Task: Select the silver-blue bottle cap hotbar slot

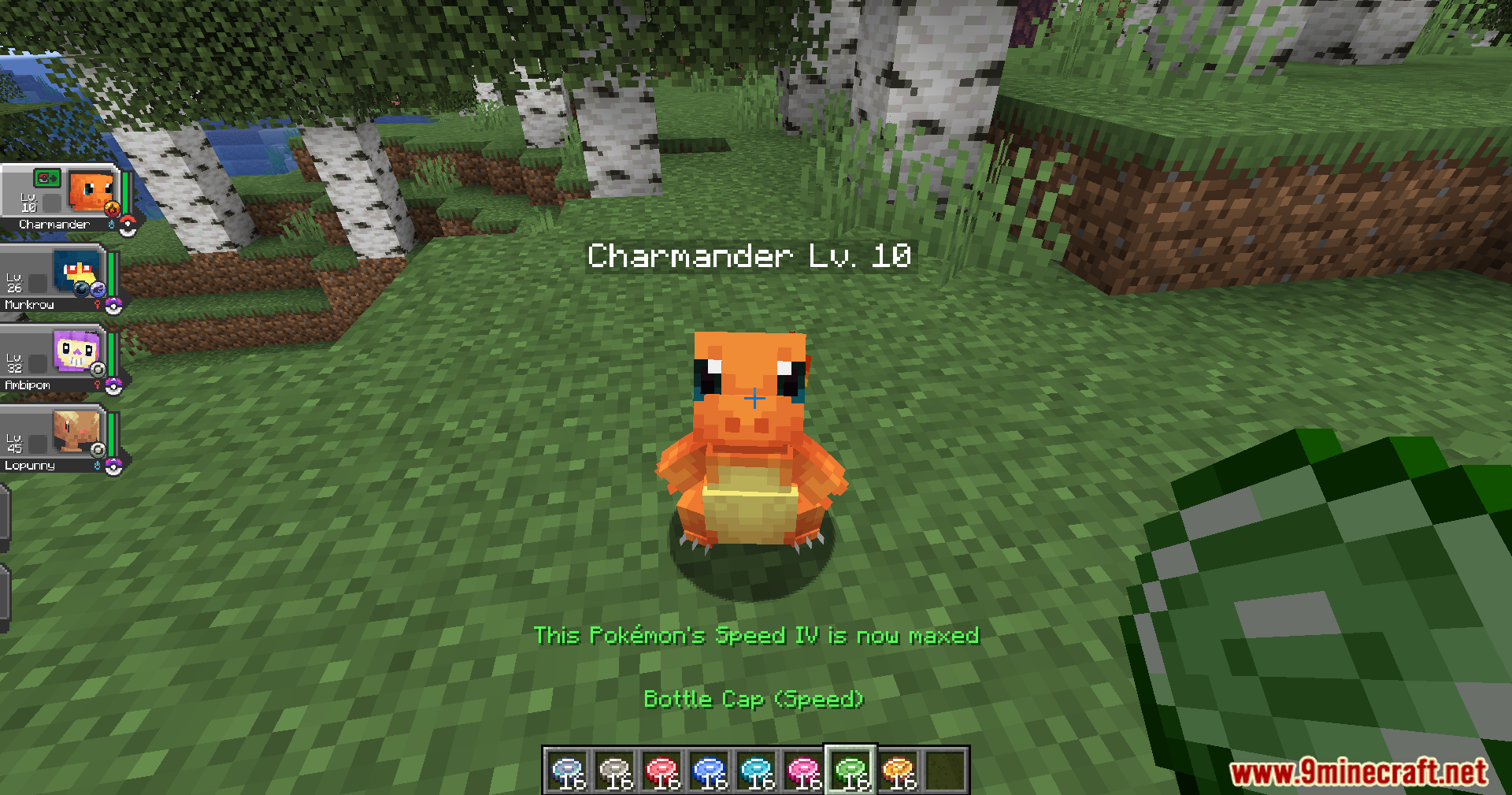Action: pyautogui.click(x=568, y=771)
